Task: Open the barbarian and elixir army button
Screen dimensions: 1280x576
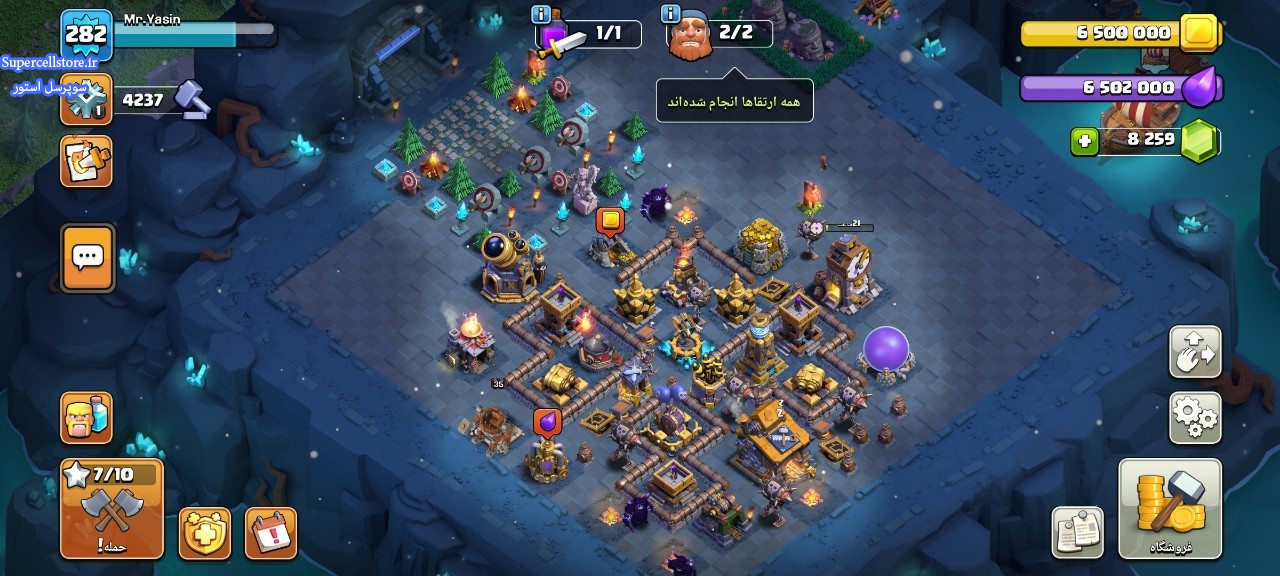Action: tap(86, 417)
